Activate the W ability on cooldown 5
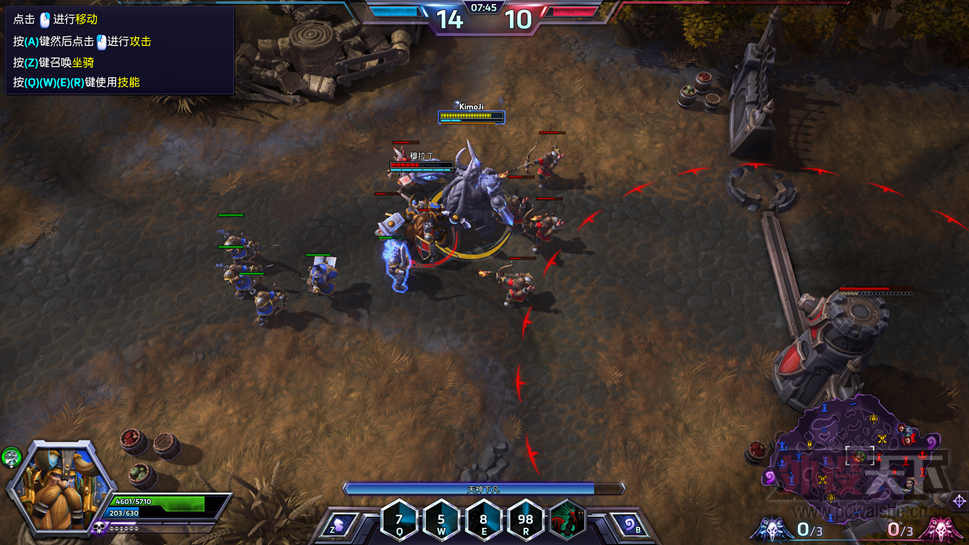969x545 pixels. (441, 520)
